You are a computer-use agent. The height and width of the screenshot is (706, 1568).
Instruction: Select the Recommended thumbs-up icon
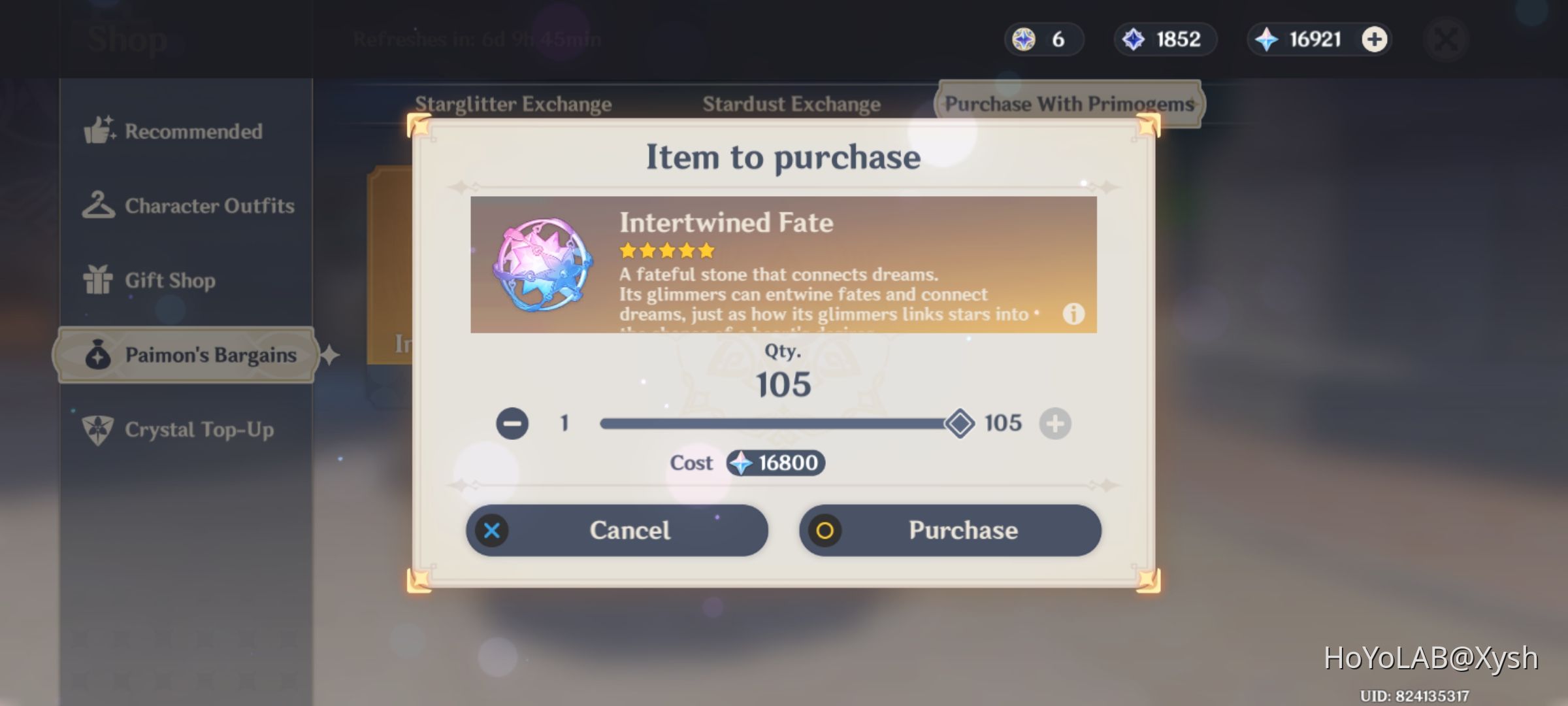99,131
